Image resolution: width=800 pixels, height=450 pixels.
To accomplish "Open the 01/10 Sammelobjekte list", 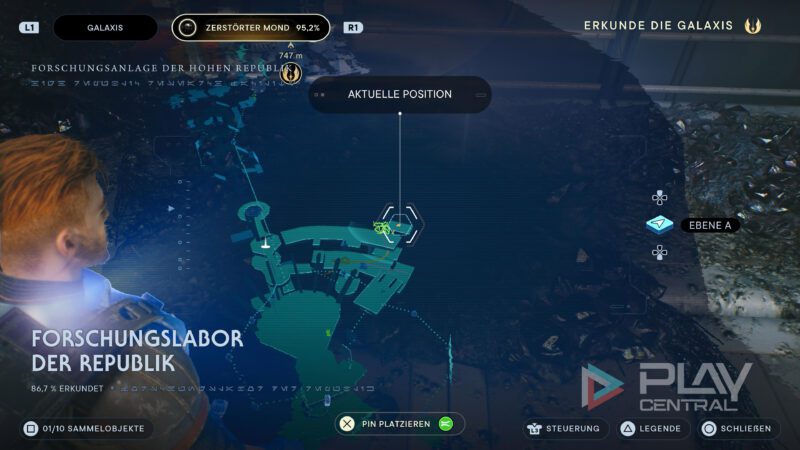I will click(87, 428).
